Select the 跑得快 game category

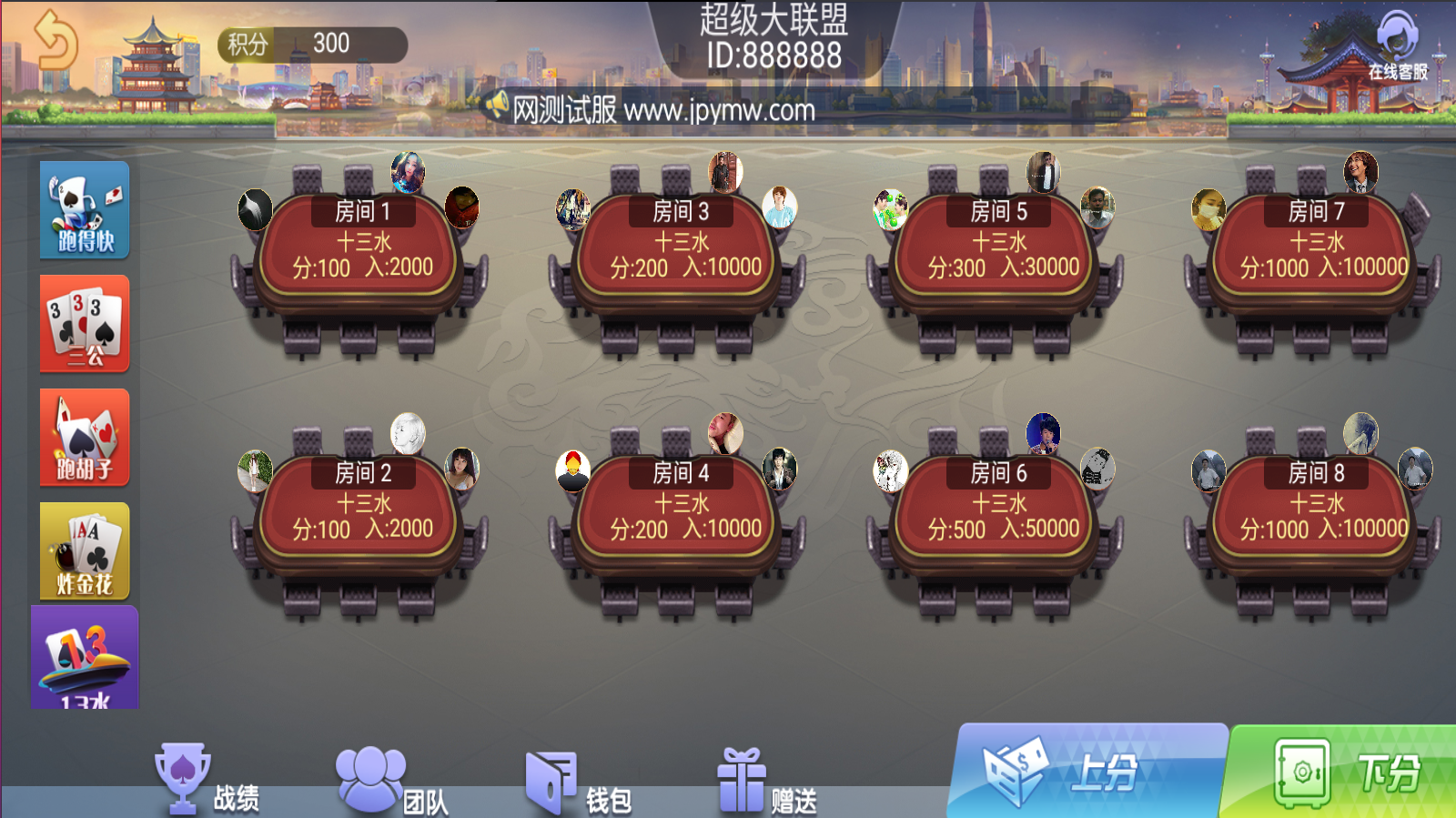pyautogui.click(x=85, y=210)
